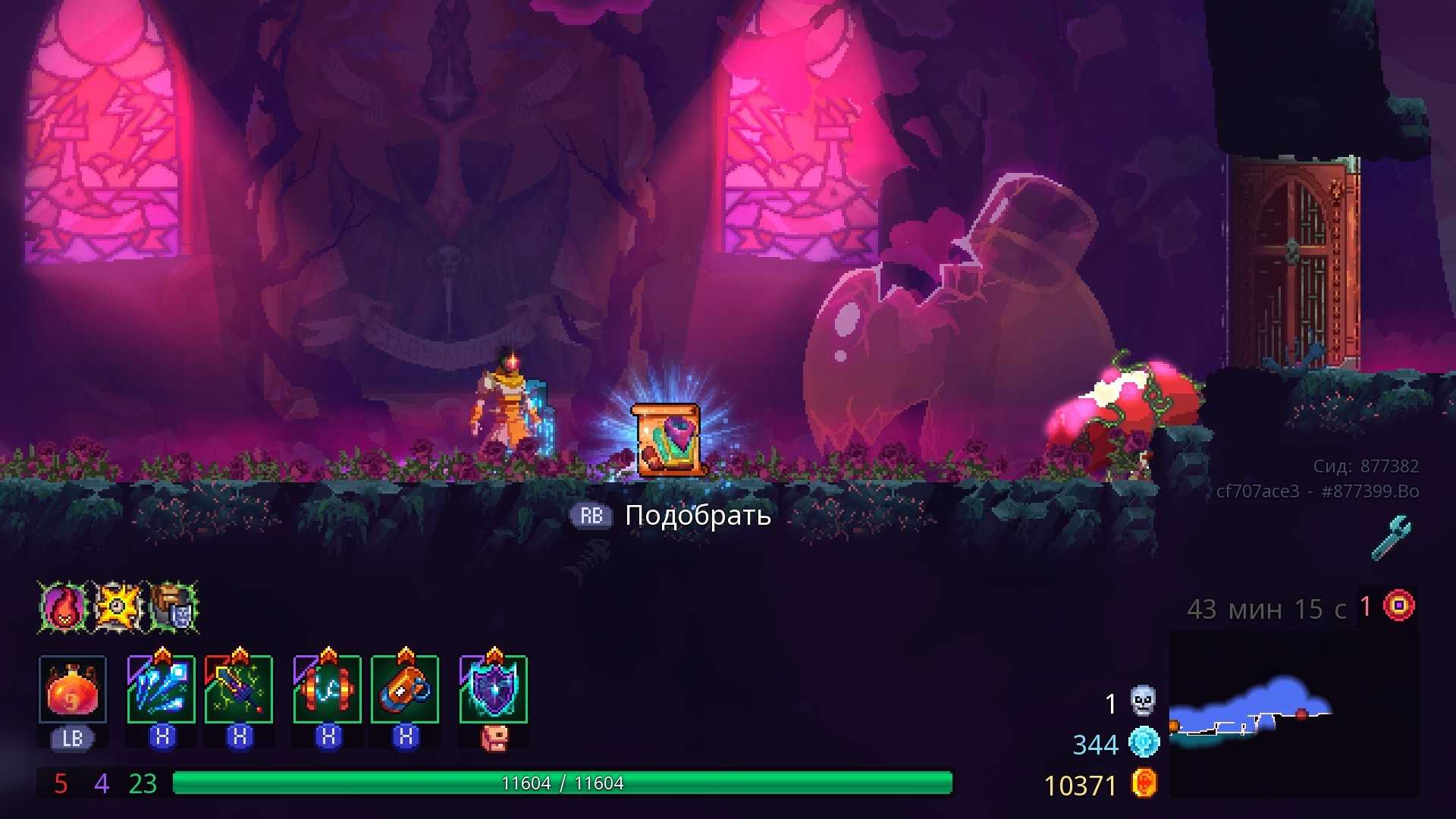Select the ice shards weapon slot
Viewport: 1456px width, 819px height.
click(x=162, y=689)
